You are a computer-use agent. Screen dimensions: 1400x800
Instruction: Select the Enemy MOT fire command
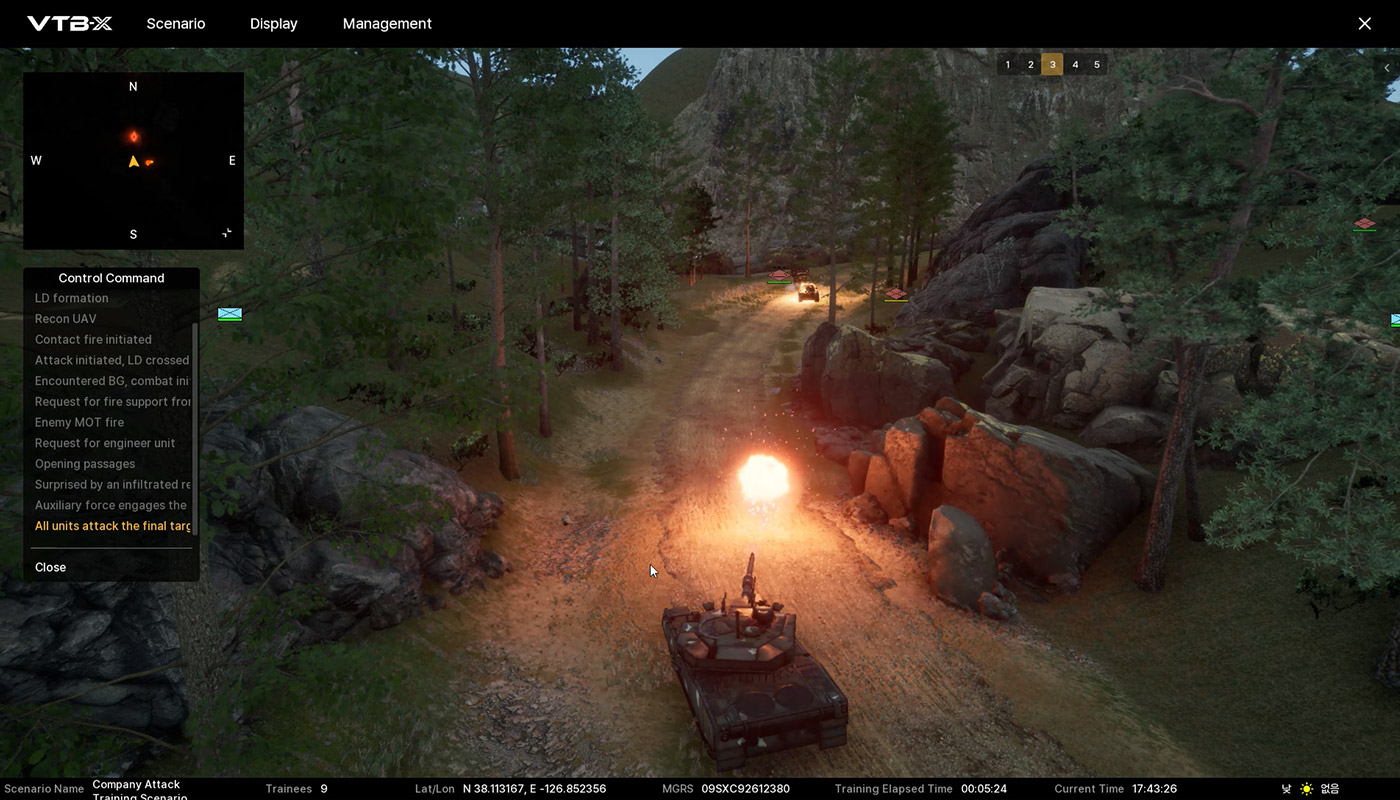click(x=79, y=422)
